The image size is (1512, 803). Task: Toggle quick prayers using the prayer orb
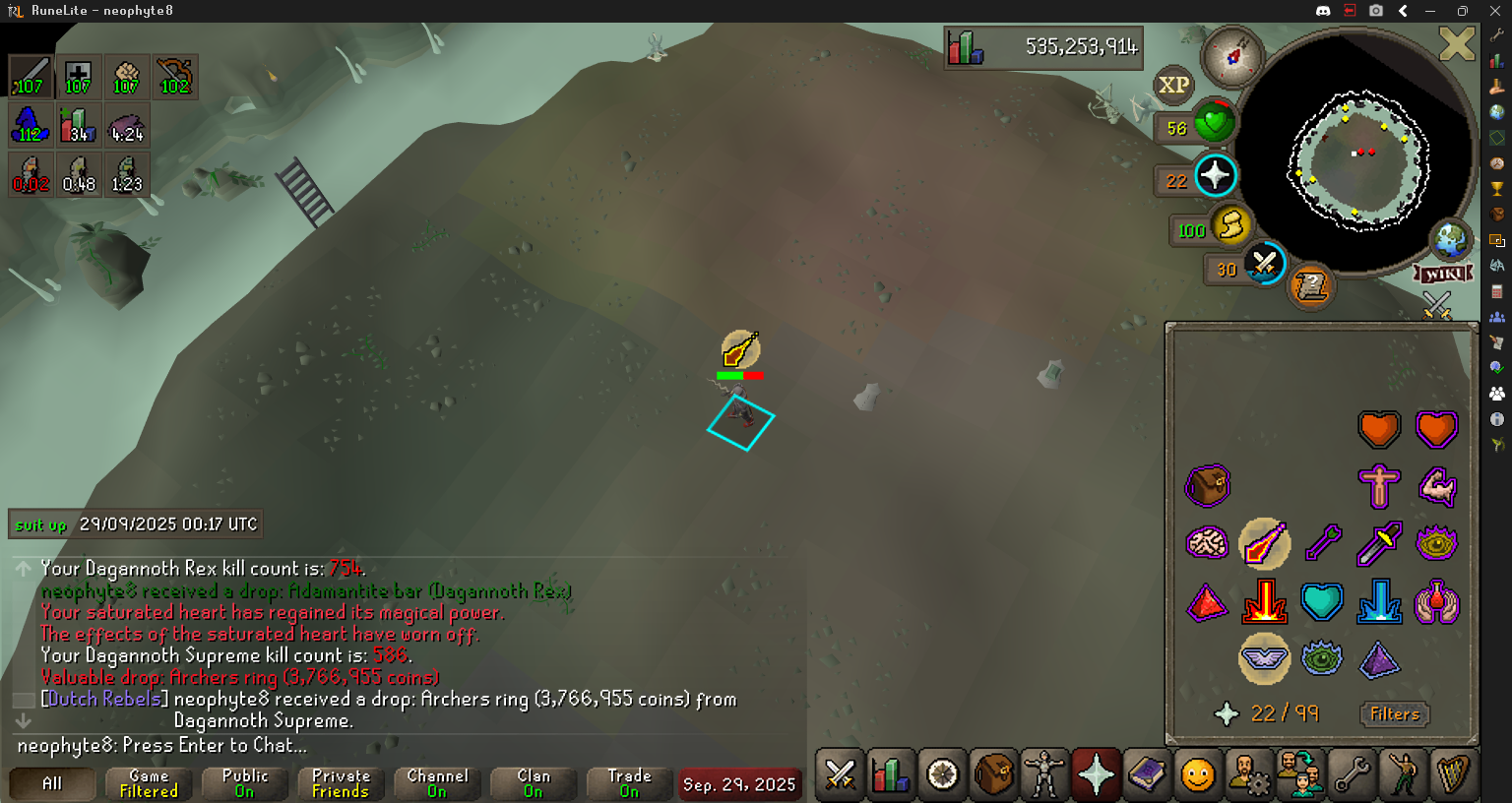coord(1215,176)
